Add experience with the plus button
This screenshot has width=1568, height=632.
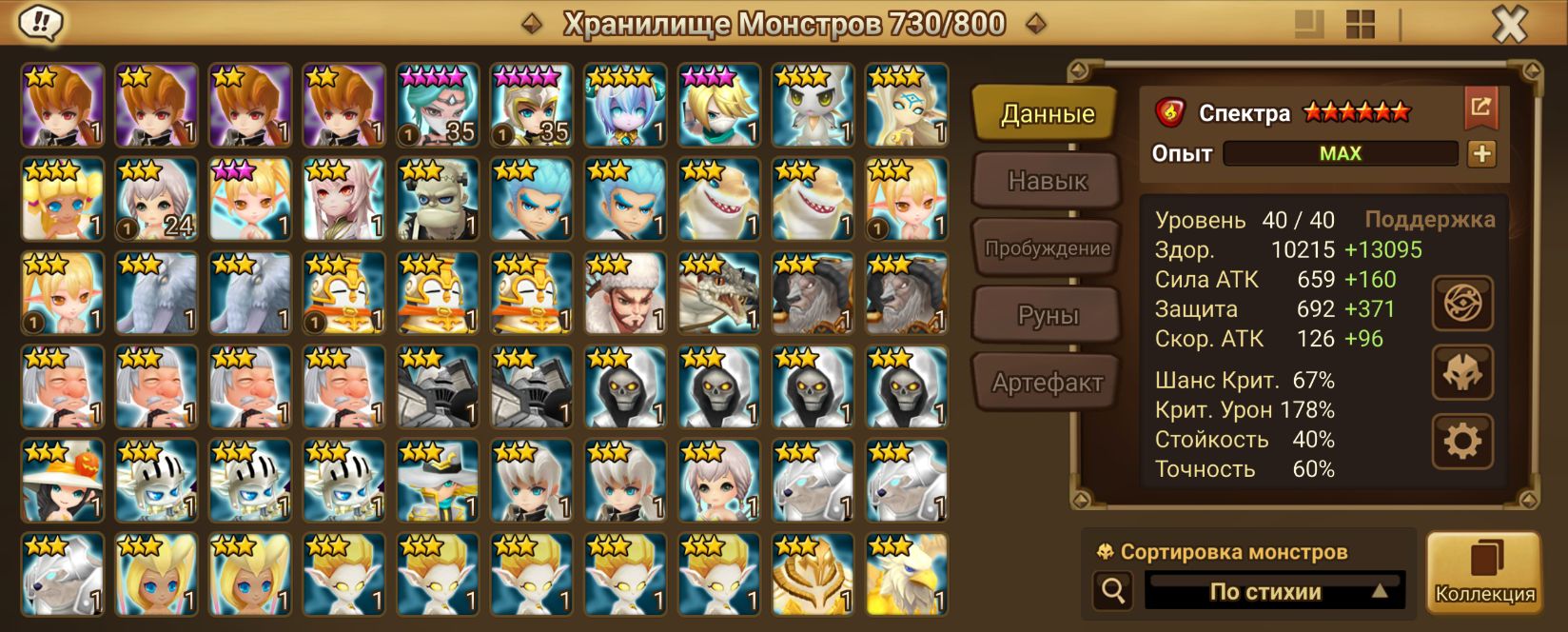pos(1481,153)
